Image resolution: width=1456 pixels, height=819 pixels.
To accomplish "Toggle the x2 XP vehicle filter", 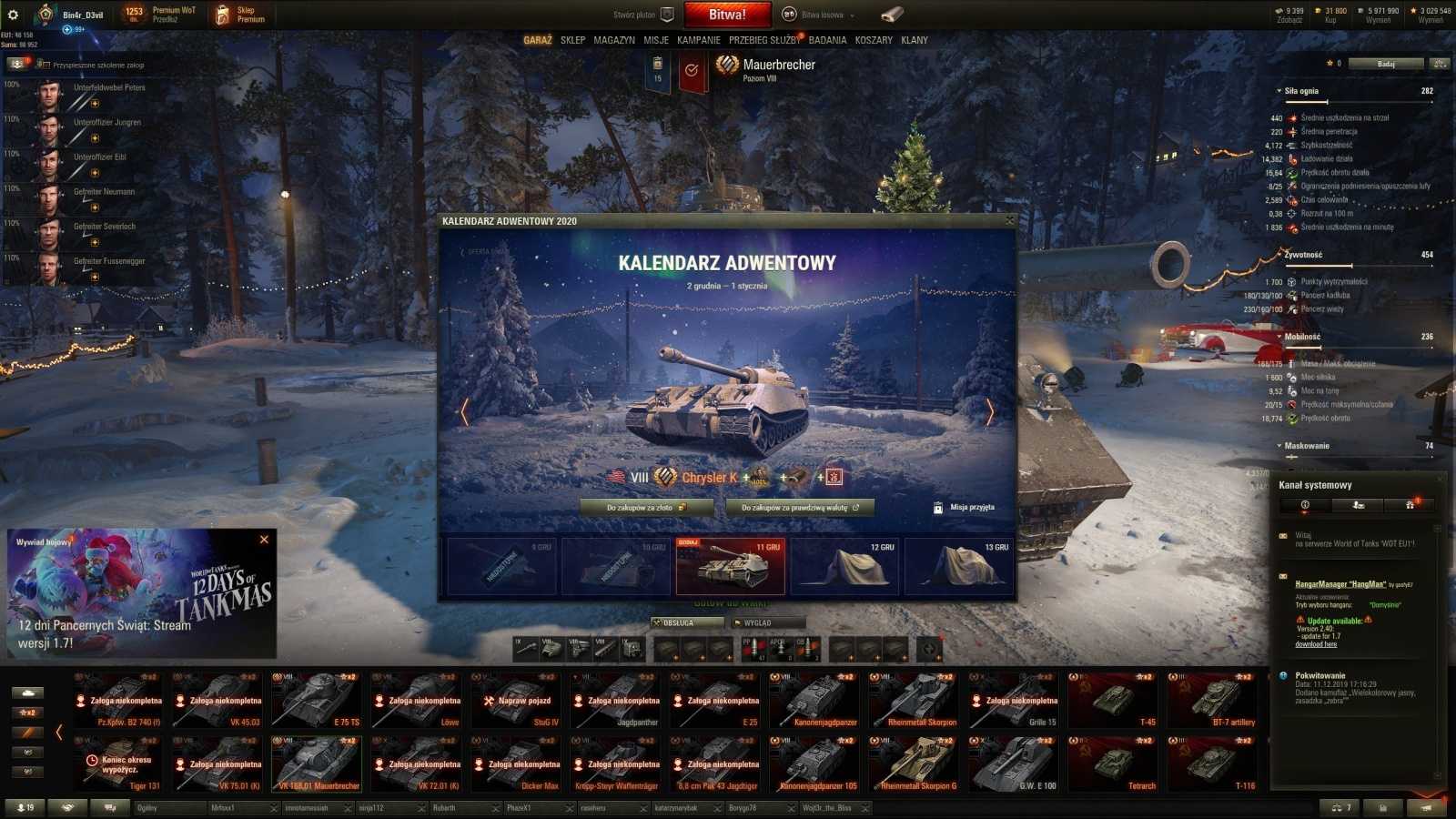I will (28, 713).
